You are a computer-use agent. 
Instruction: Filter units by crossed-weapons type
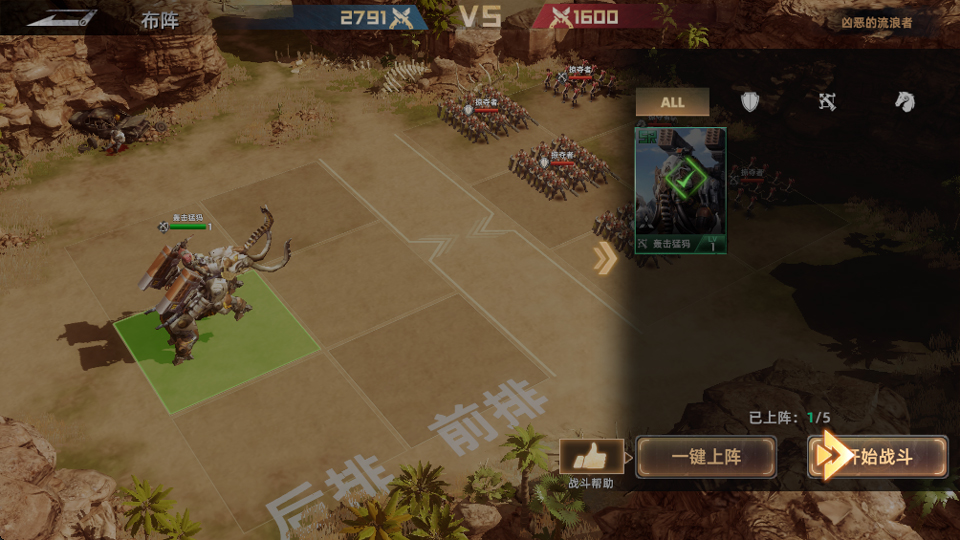point(827,102)
